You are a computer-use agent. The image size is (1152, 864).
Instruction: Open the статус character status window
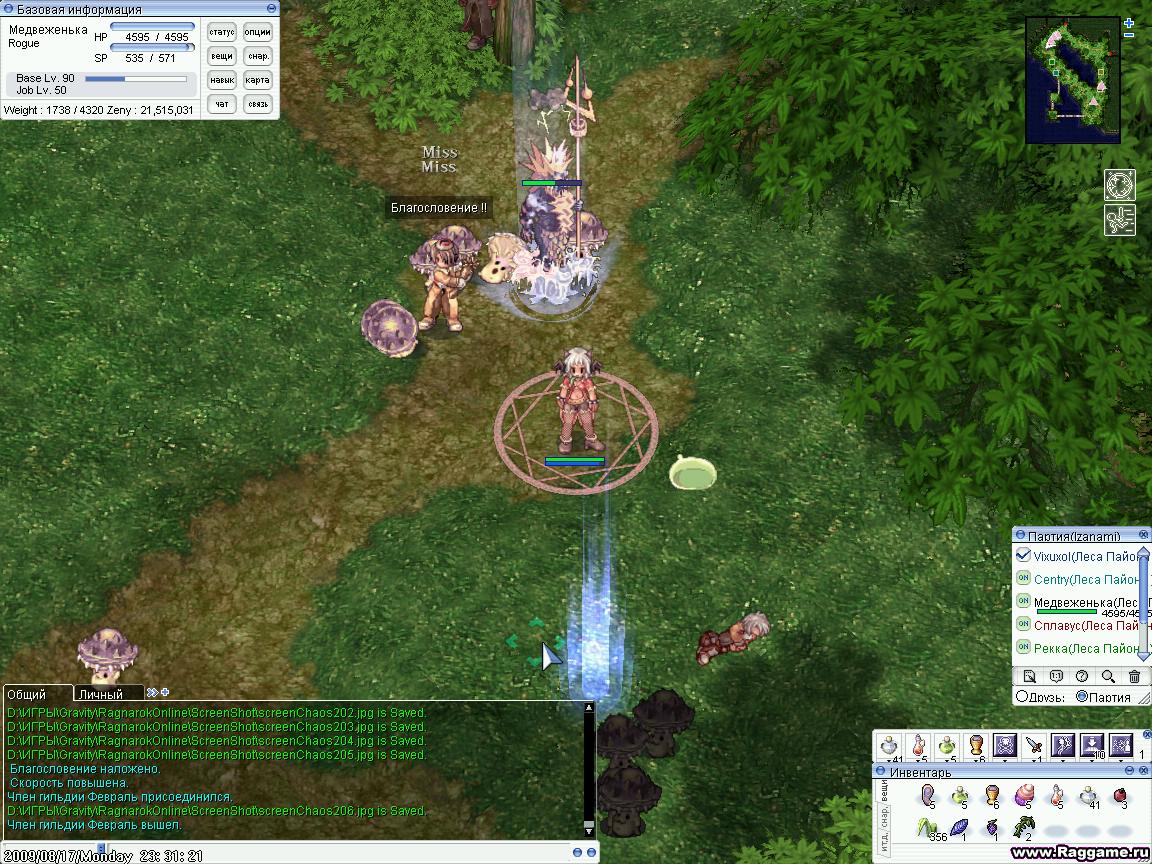222,32
